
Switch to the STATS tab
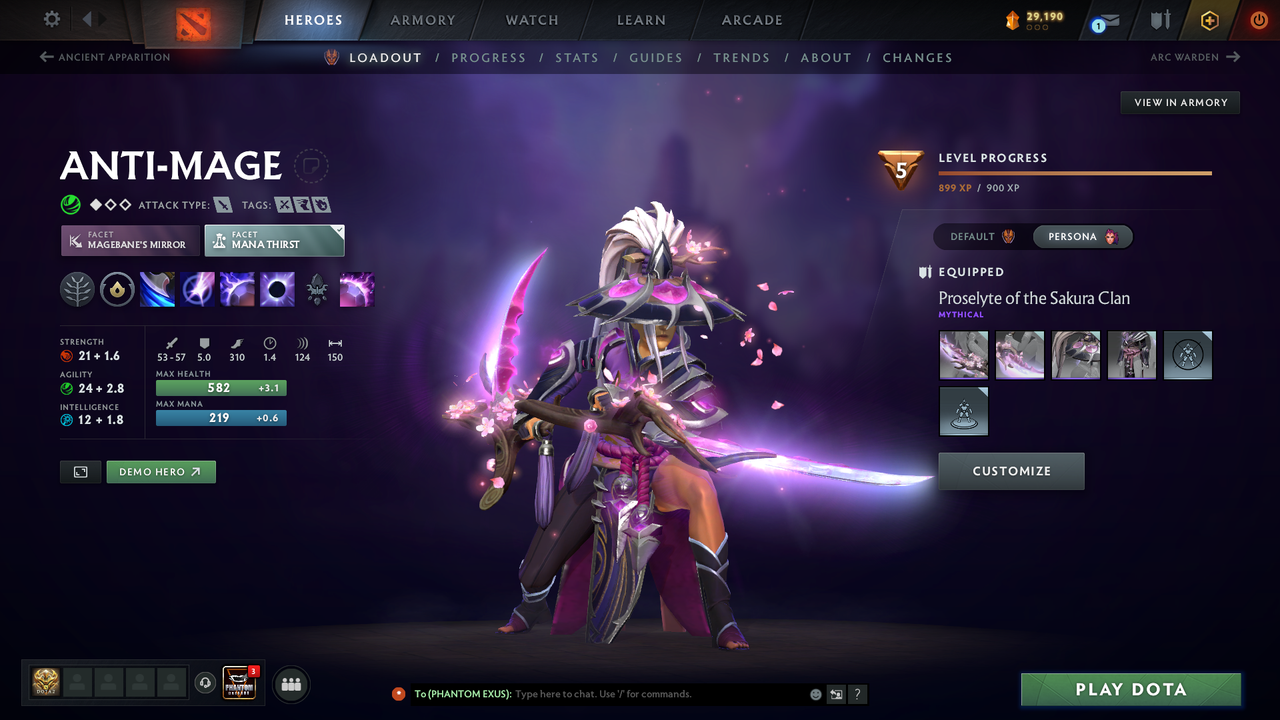577,57
